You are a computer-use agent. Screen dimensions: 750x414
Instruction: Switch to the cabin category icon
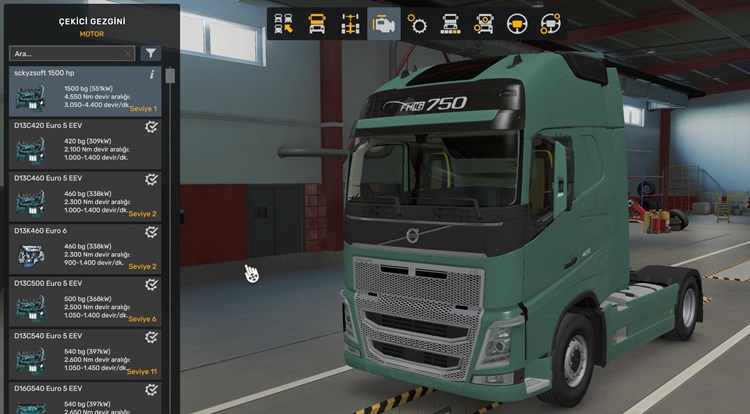[x=318, y=23]
